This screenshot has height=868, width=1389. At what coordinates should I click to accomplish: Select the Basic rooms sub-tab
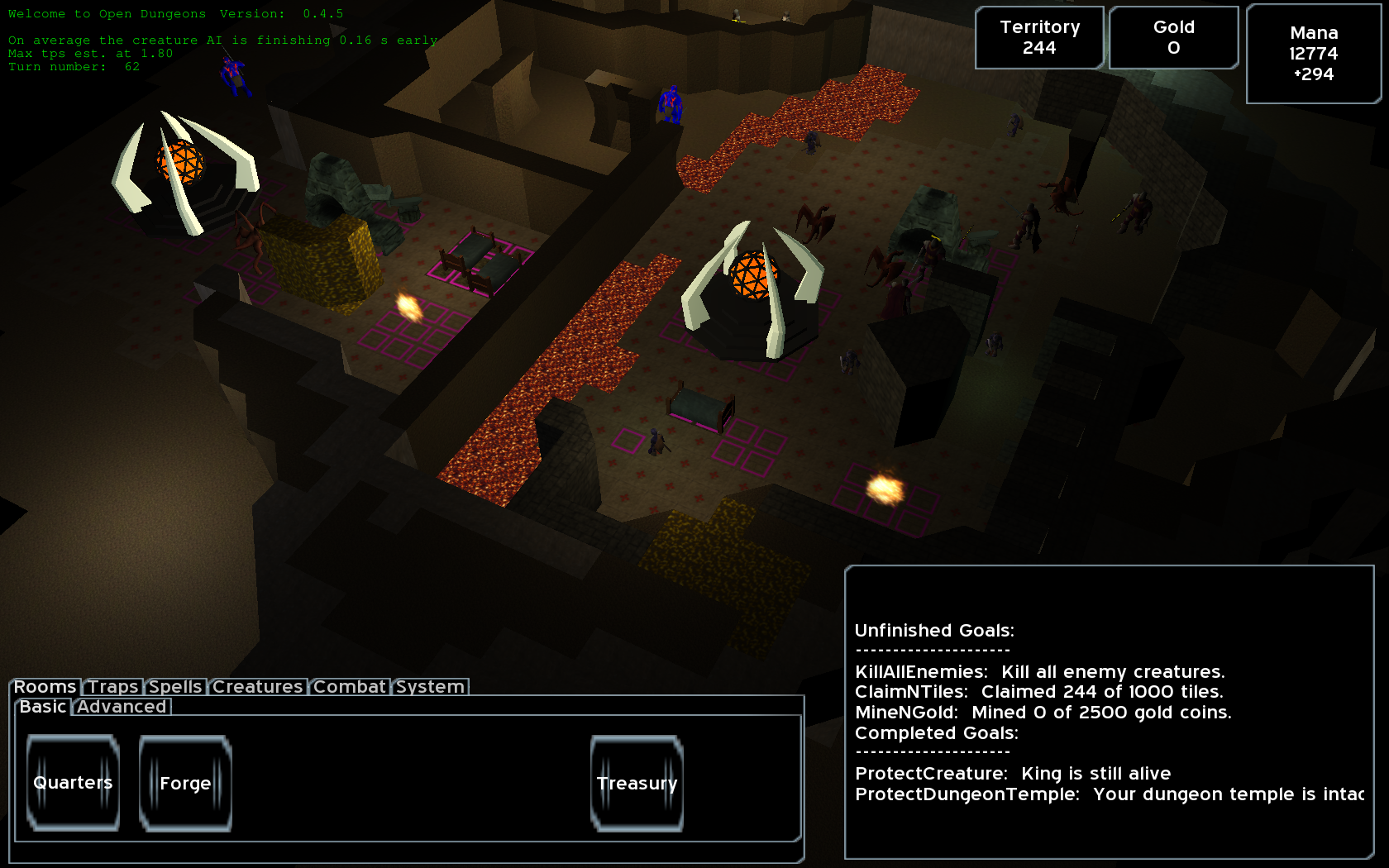click(43, 707)
